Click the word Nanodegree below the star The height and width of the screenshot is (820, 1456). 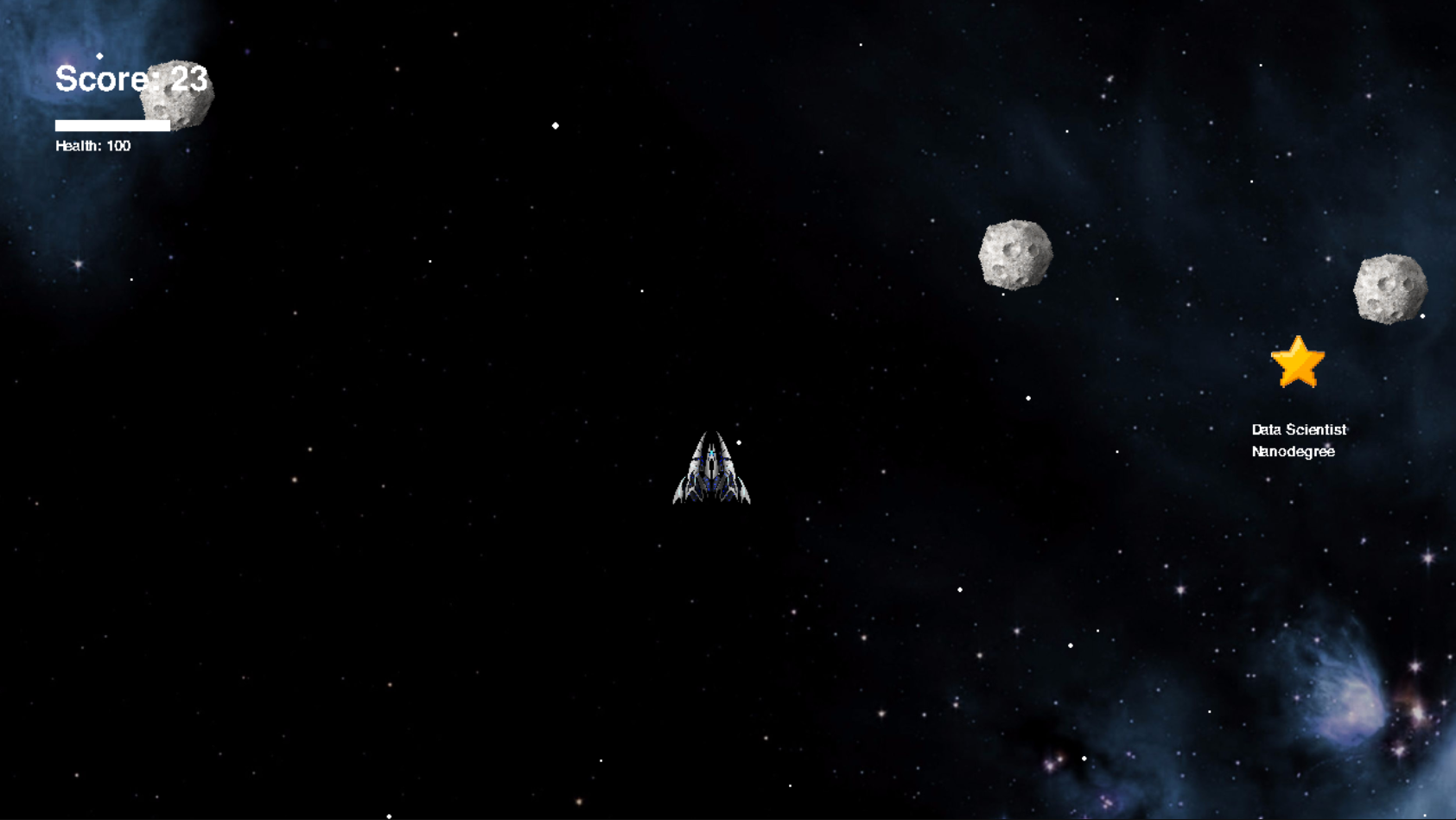pos(1293,451)
